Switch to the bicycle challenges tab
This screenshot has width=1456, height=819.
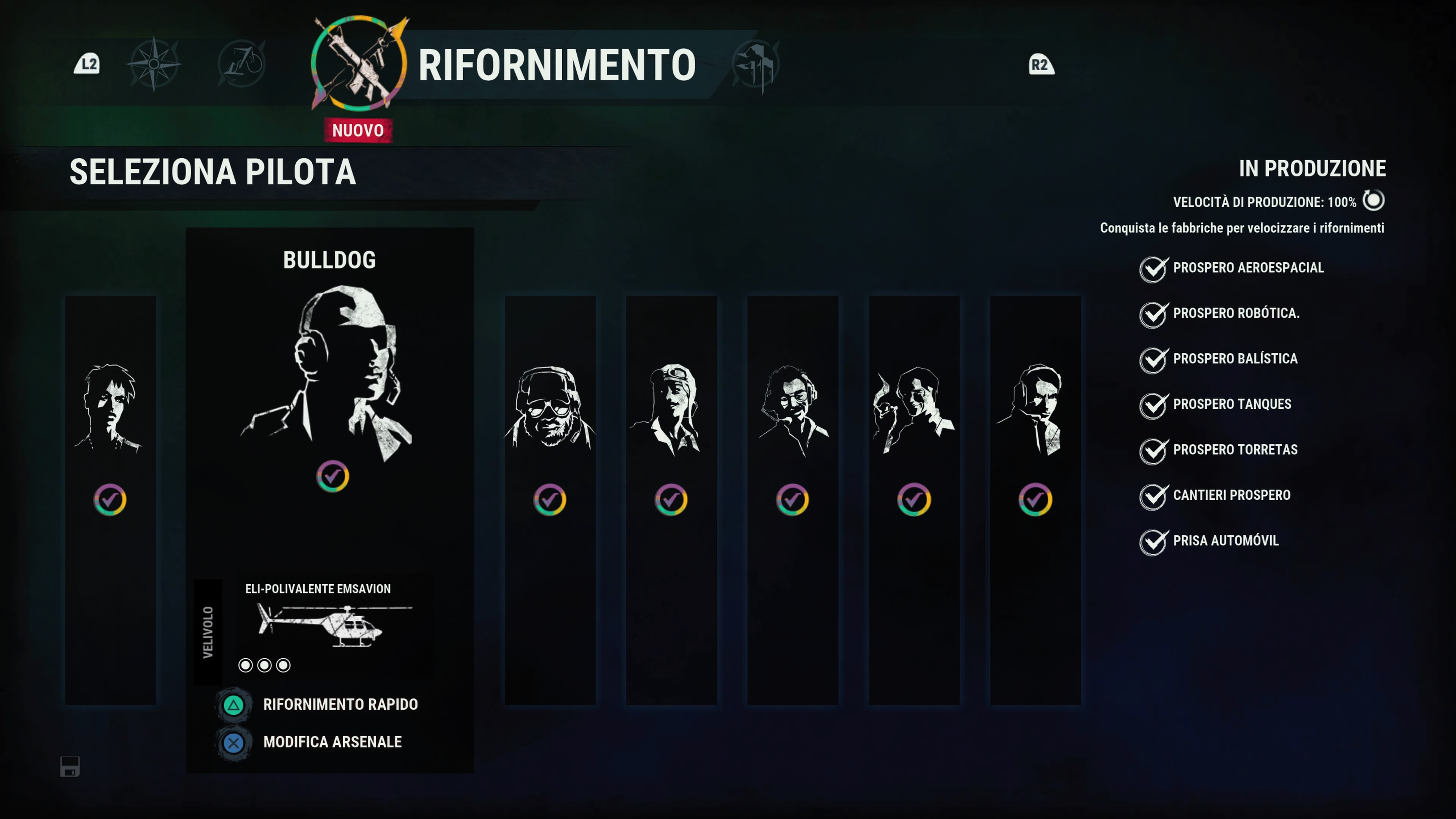[x=242, y=64]
